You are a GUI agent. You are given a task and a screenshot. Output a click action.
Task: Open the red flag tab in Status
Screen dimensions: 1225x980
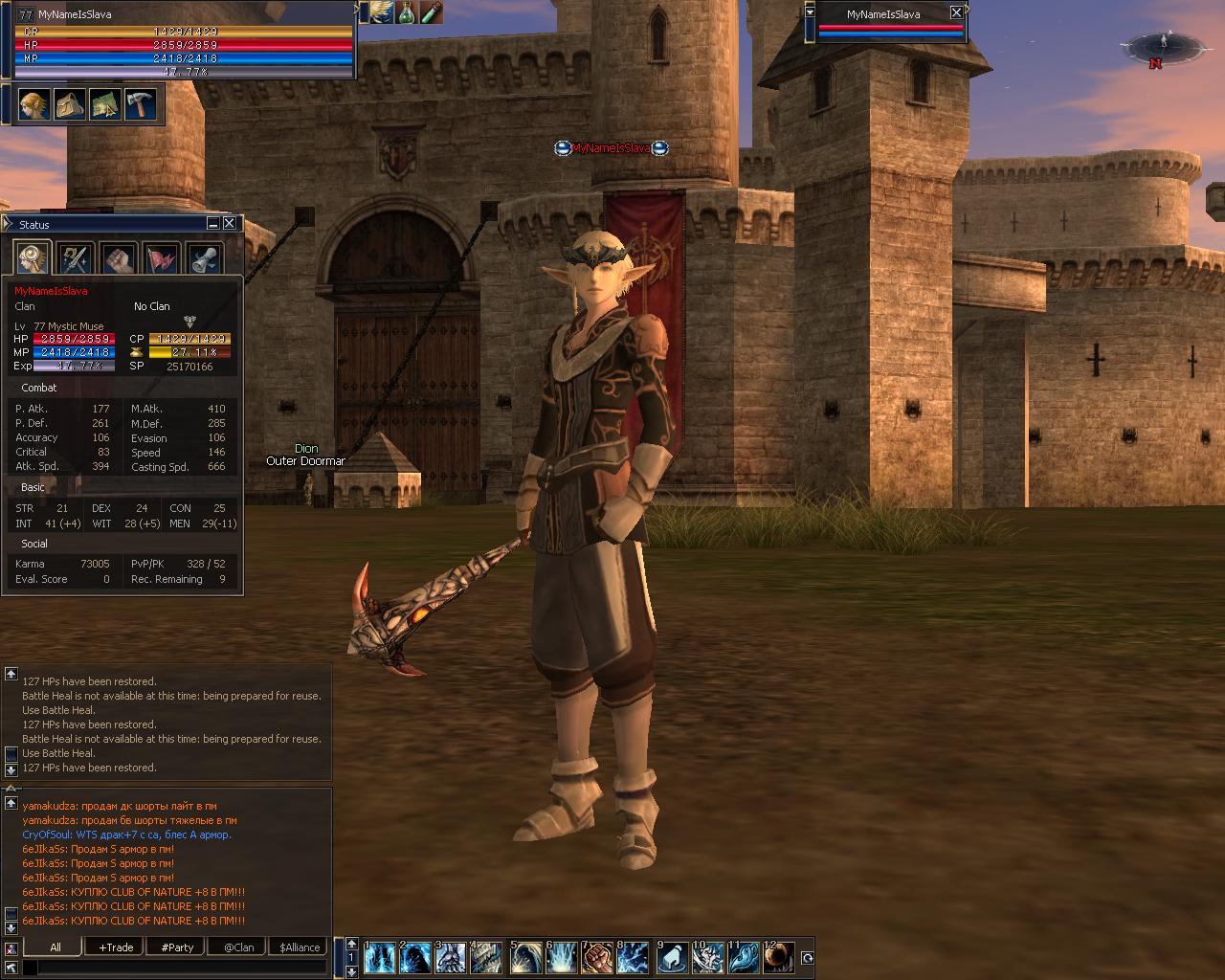pos(162,258)
